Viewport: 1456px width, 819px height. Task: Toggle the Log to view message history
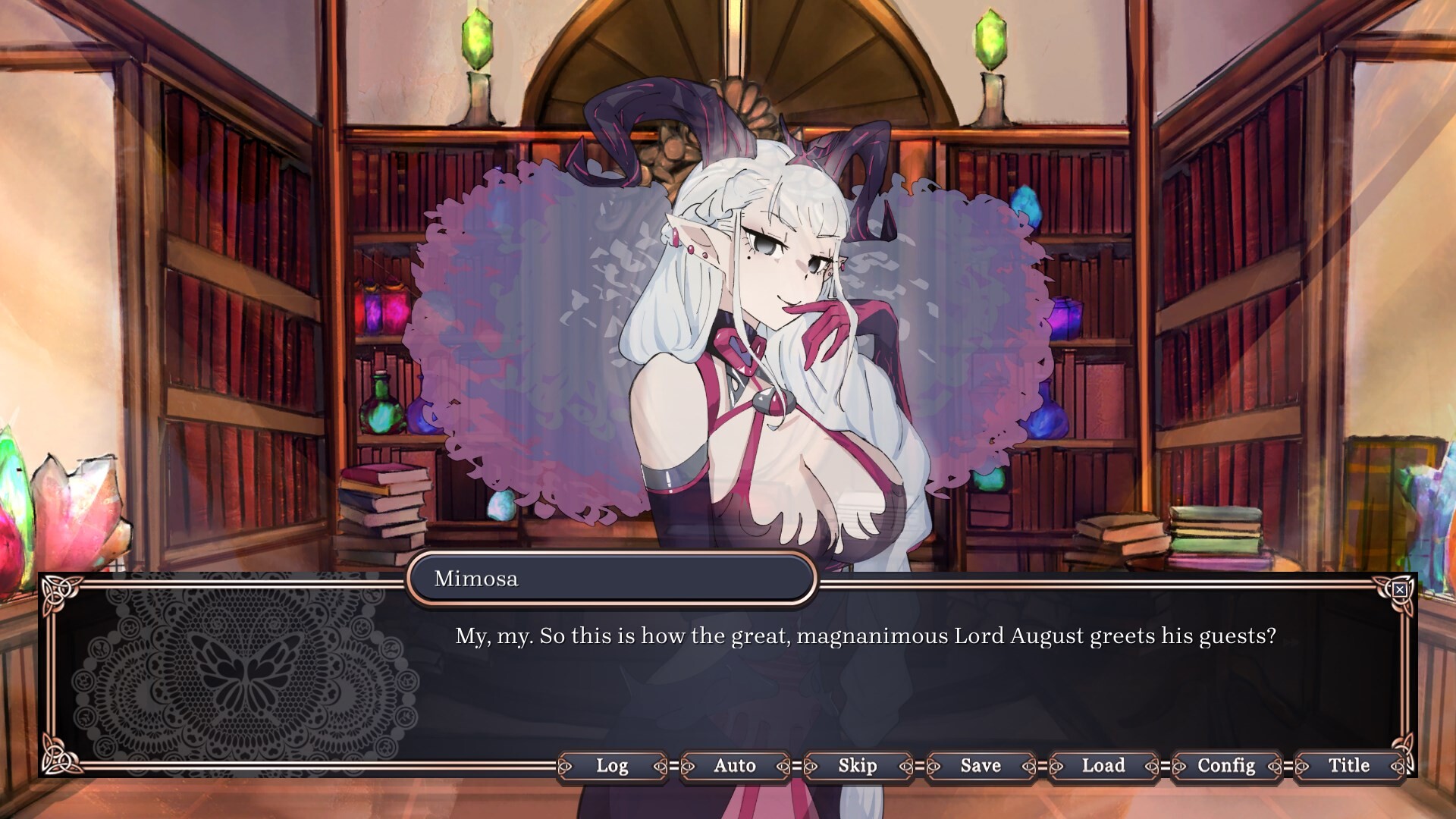[x=613, y=767]
